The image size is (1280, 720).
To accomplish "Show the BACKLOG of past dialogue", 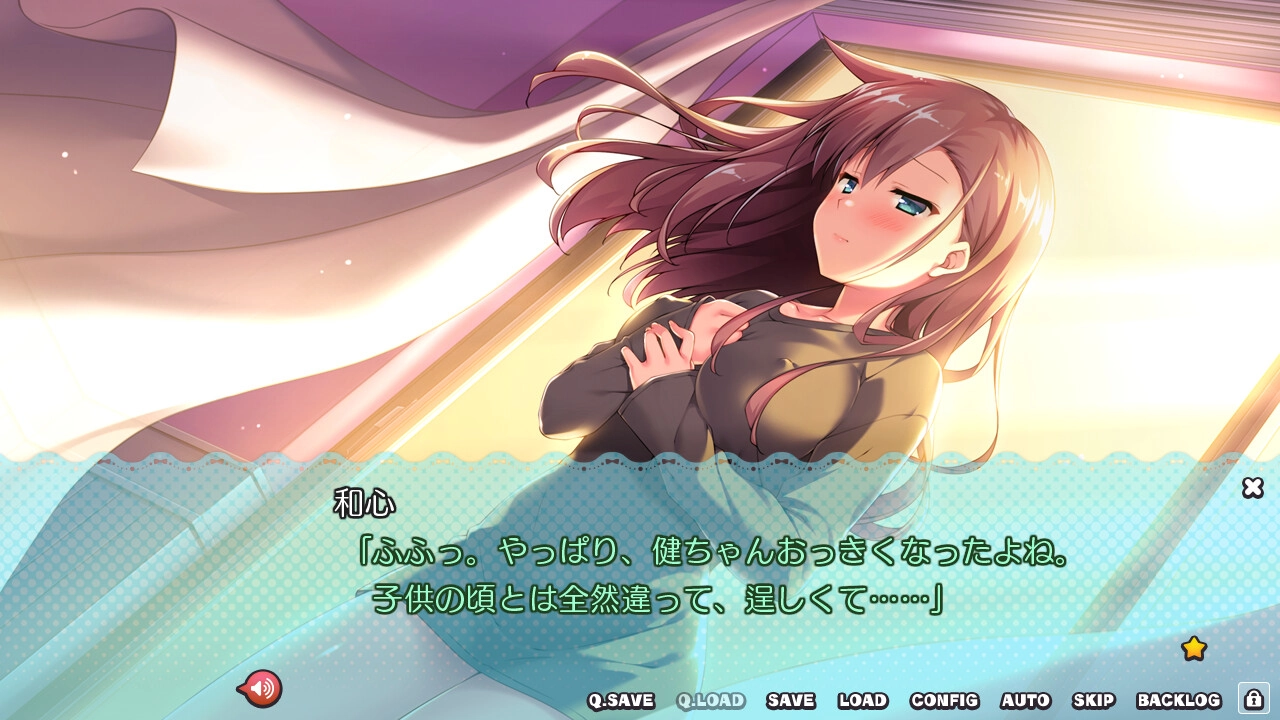I will pos(1179,701).
